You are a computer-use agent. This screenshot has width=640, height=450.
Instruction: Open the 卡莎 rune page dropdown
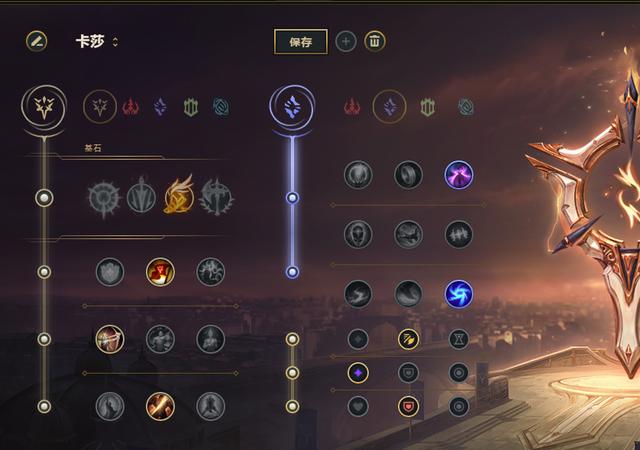coord(115,42)
